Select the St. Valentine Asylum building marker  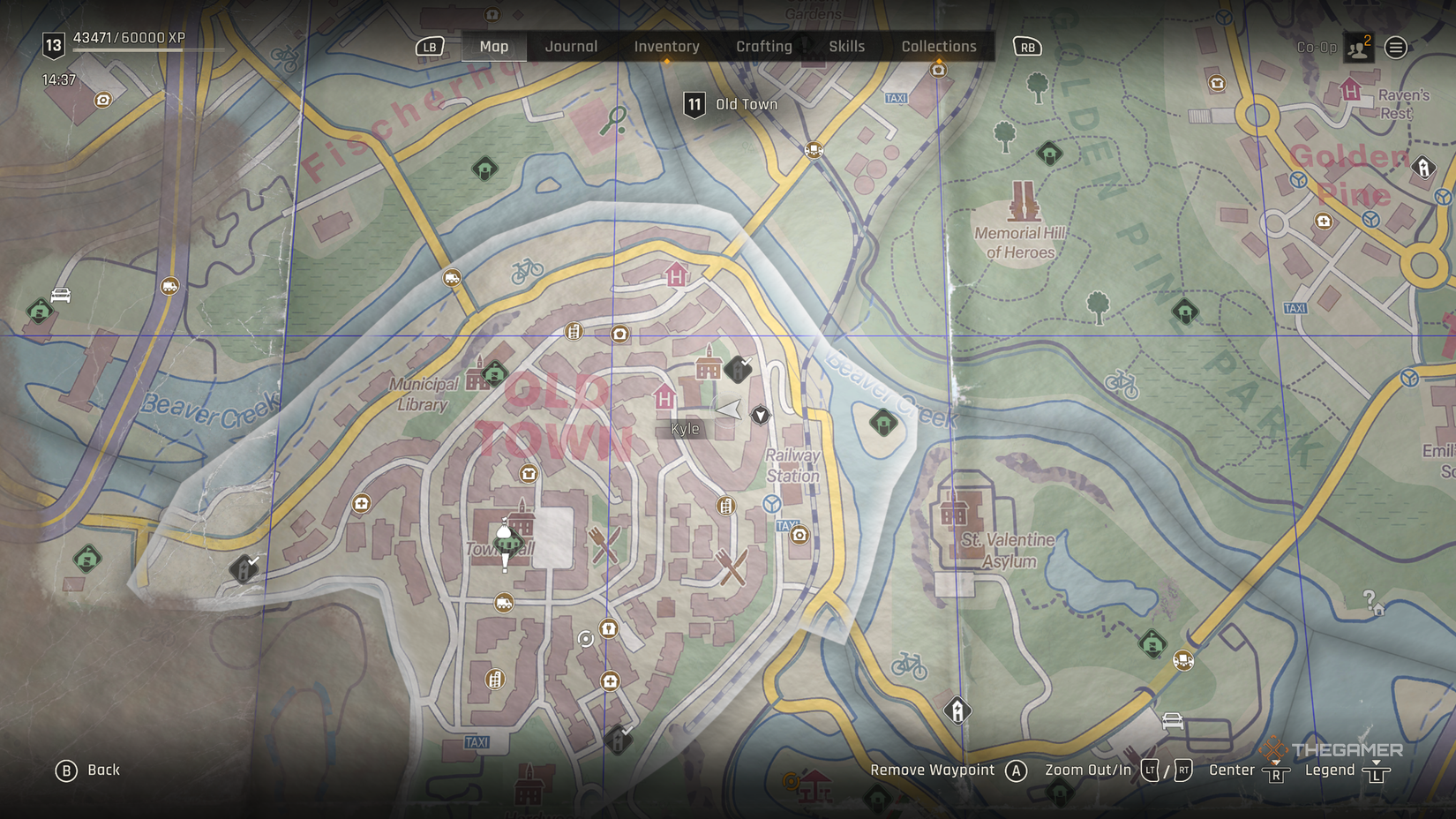point(954,513)
